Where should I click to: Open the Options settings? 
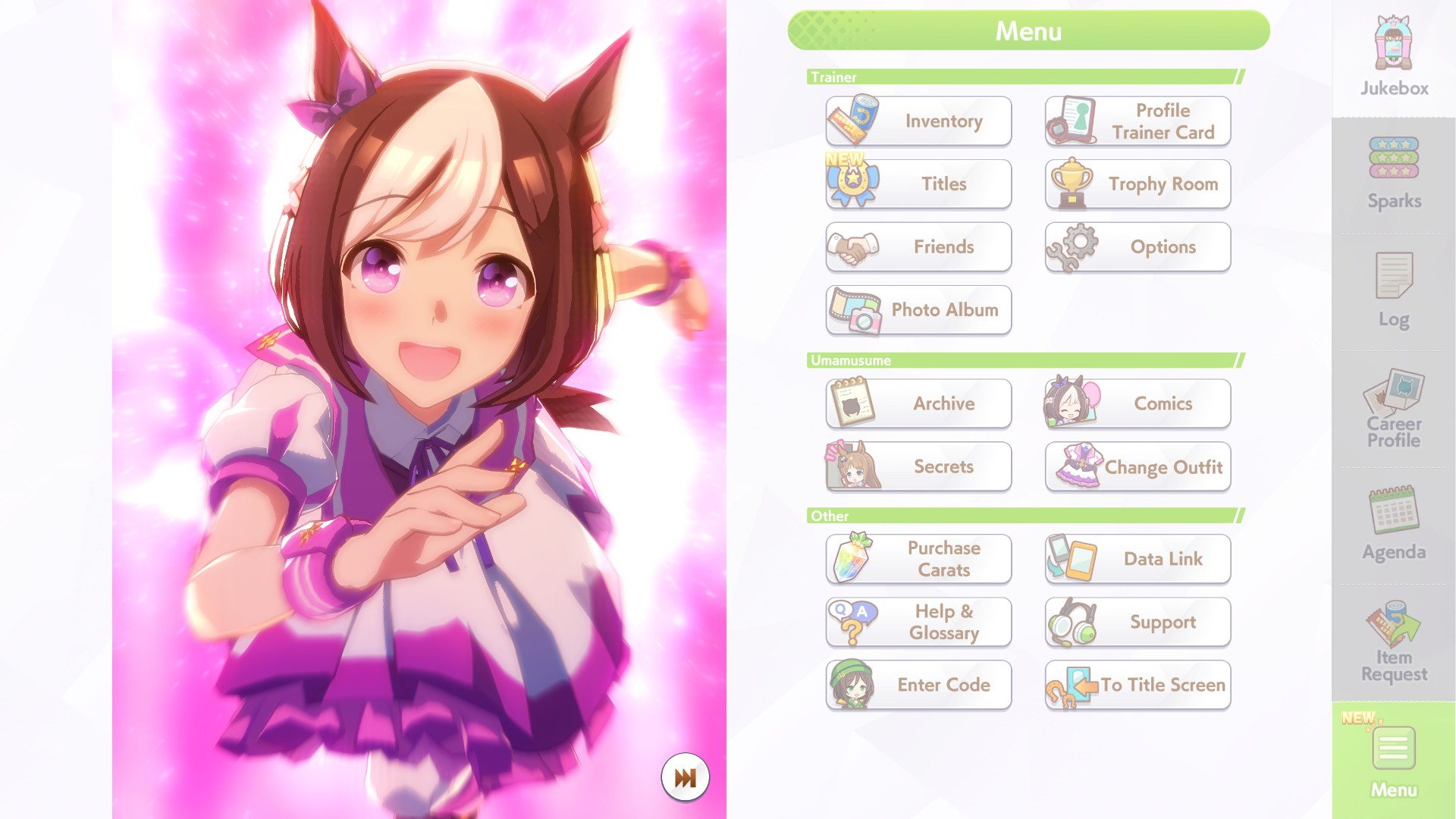[x=1137, y=247]
